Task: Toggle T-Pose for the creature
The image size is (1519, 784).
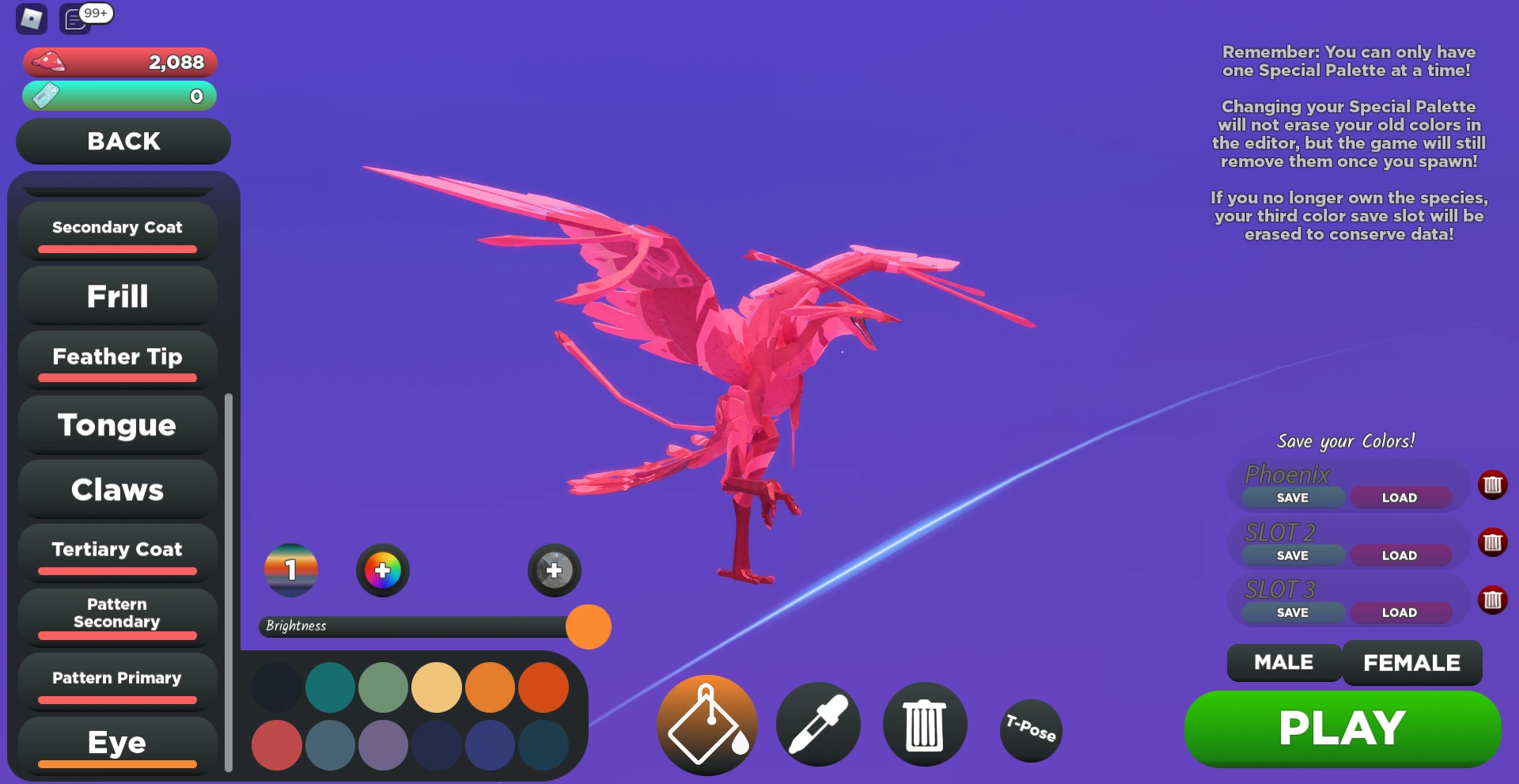Action: click(x=1030, y=729)
